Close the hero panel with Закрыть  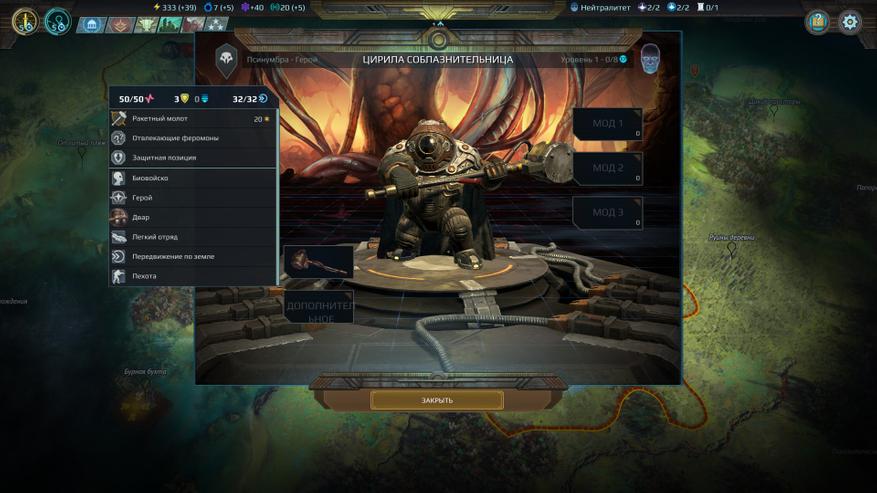click(437, 400)
